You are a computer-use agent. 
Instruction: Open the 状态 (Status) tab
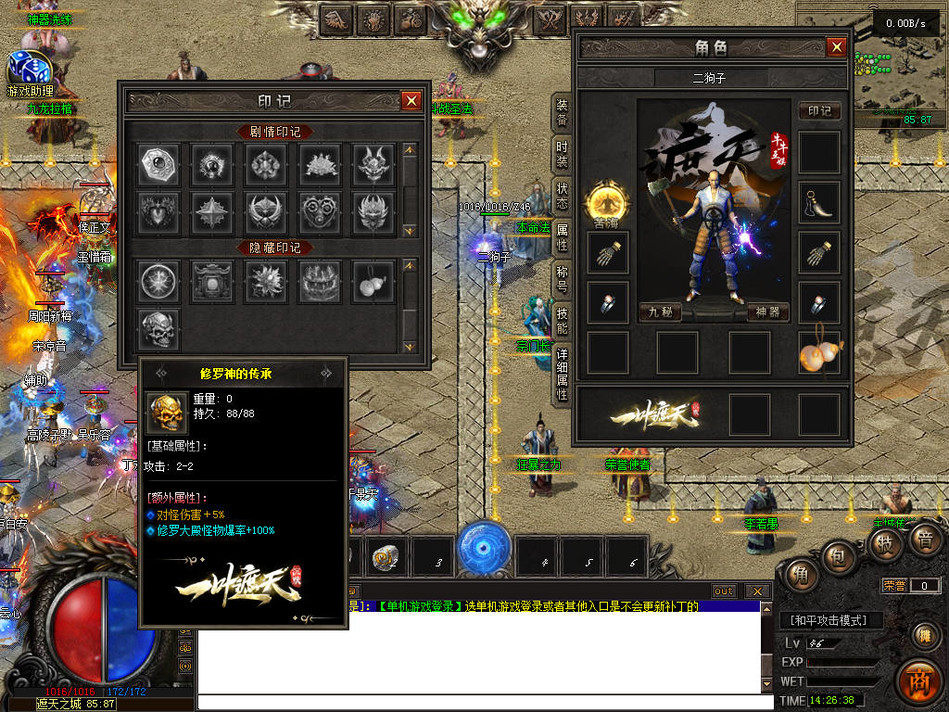click(562, 195)
